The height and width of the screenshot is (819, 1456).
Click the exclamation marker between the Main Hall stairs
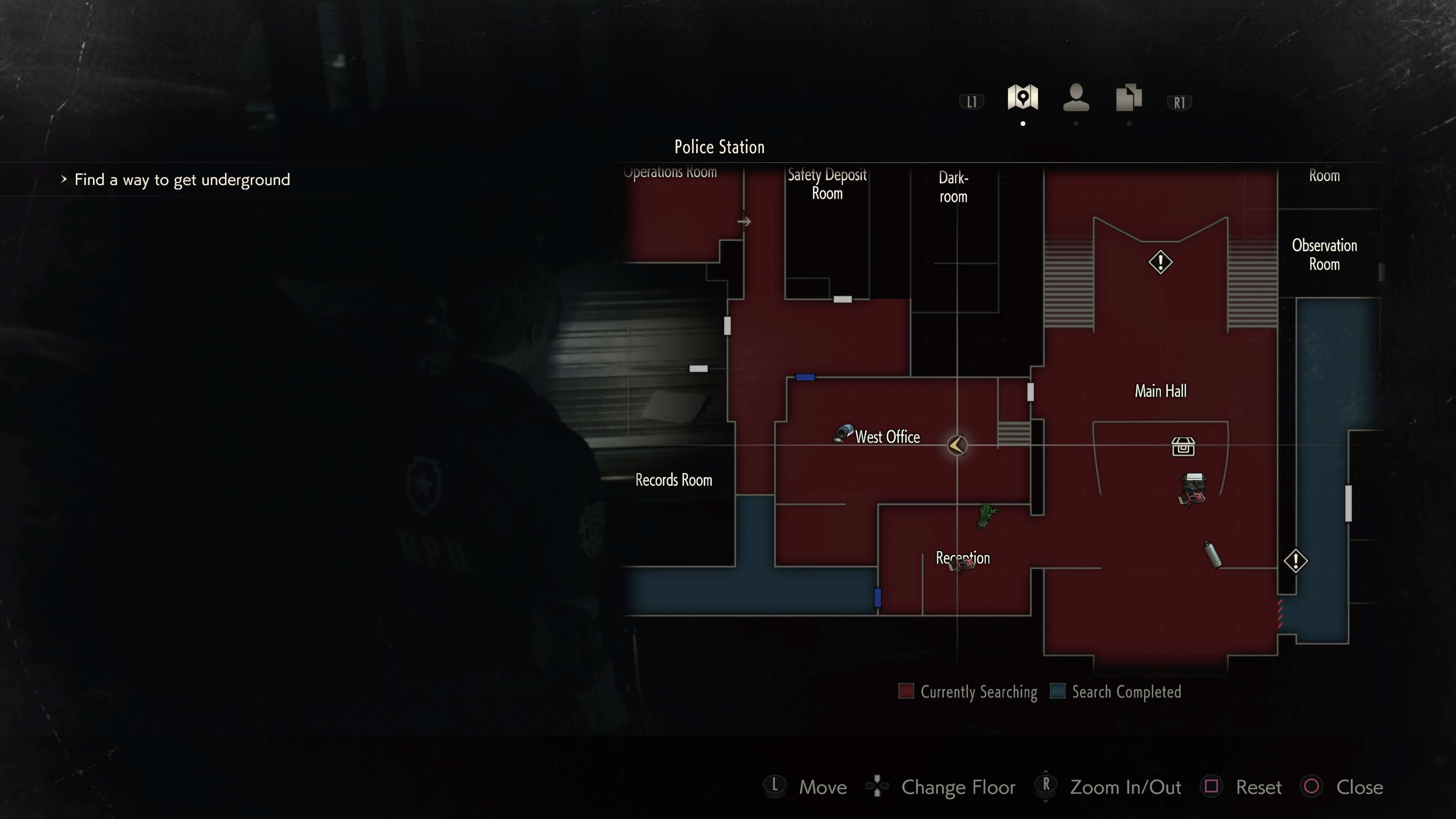1160,262
